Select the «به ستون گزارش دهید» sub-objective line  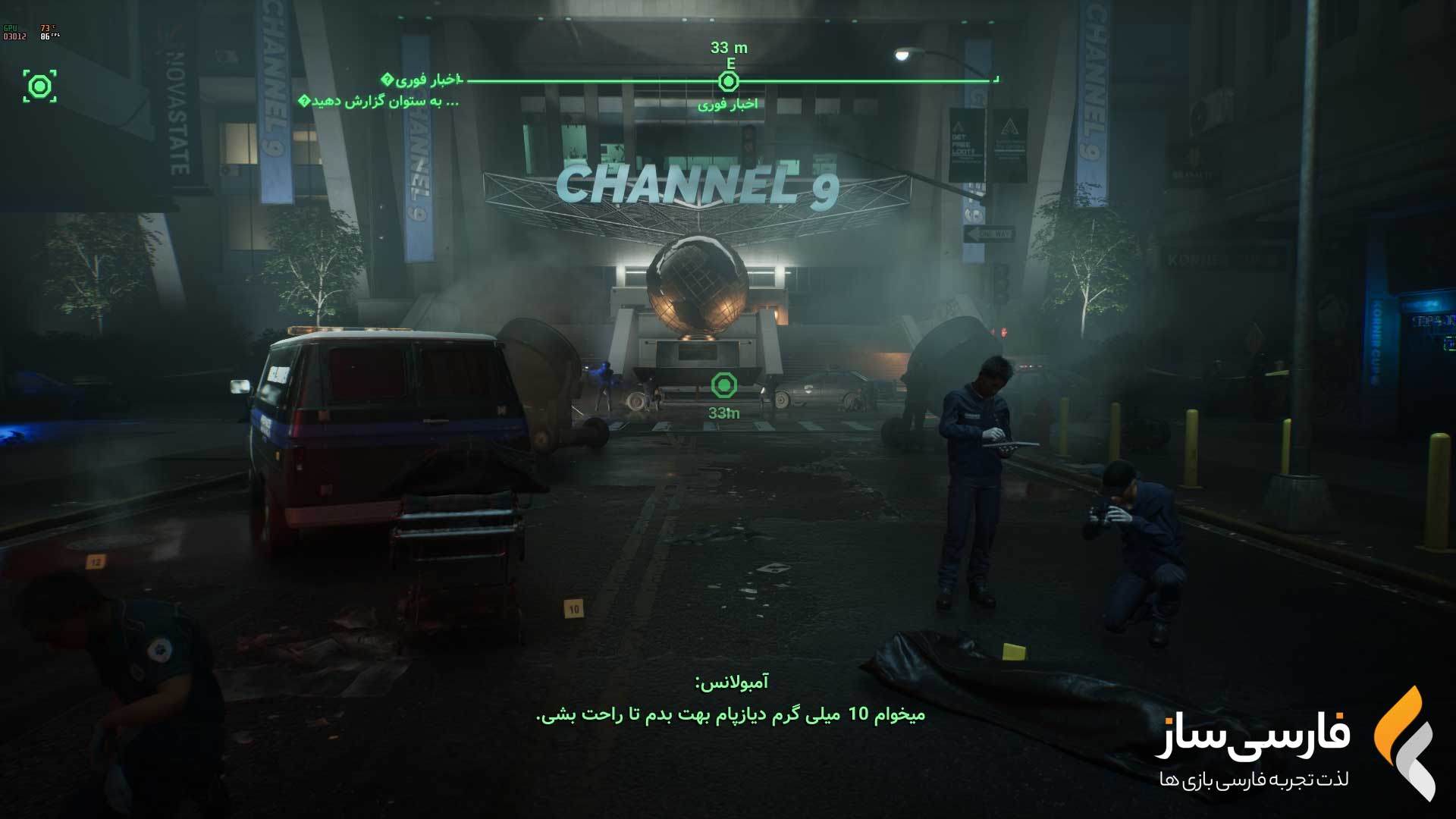pyautogui.click(x=379, y=101)
